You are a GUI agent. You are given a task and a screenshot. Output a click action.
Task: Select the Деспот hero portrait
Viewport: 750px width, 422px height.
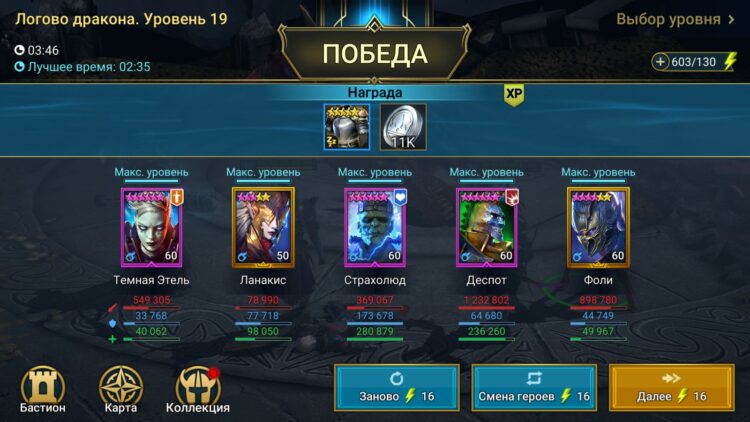coord(487,227)
